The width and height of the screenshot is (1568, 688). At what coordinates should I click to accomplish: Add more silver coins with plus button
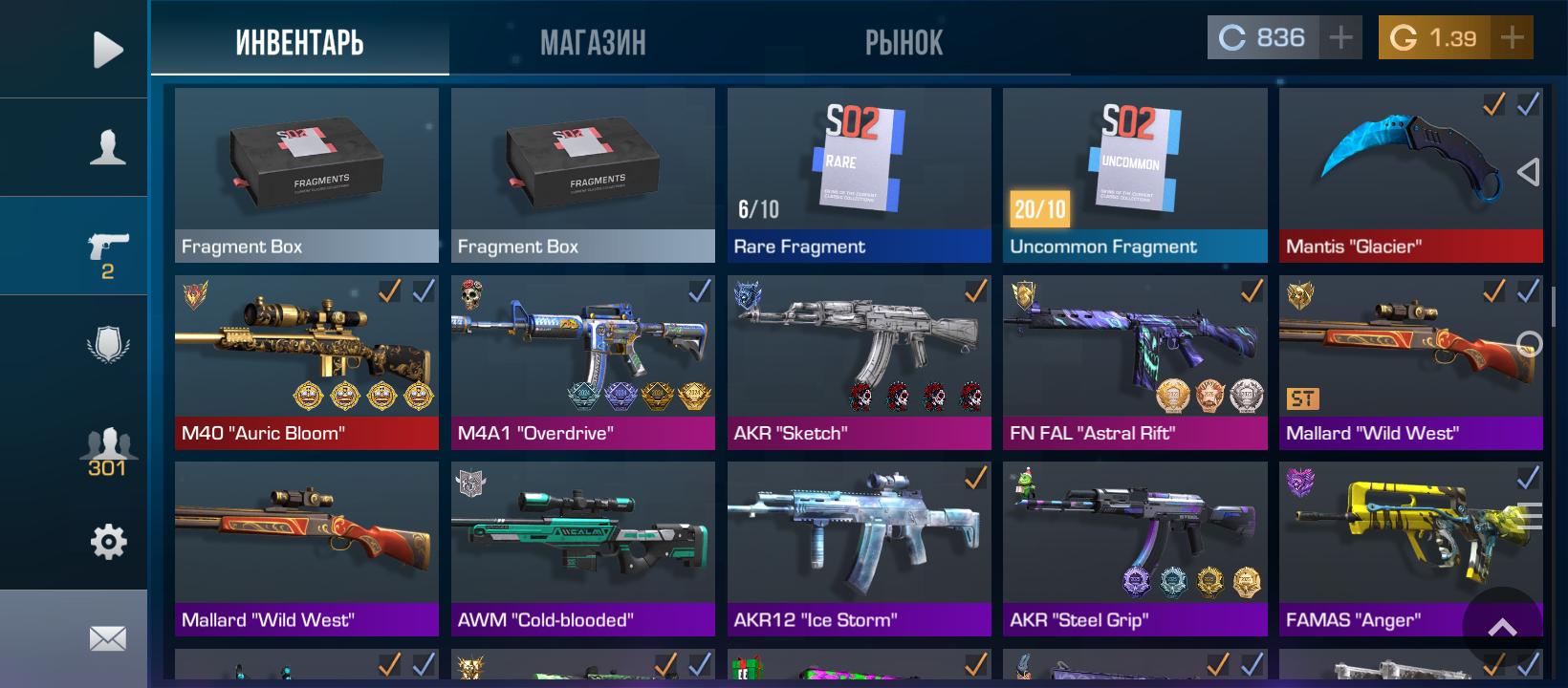1340,38
